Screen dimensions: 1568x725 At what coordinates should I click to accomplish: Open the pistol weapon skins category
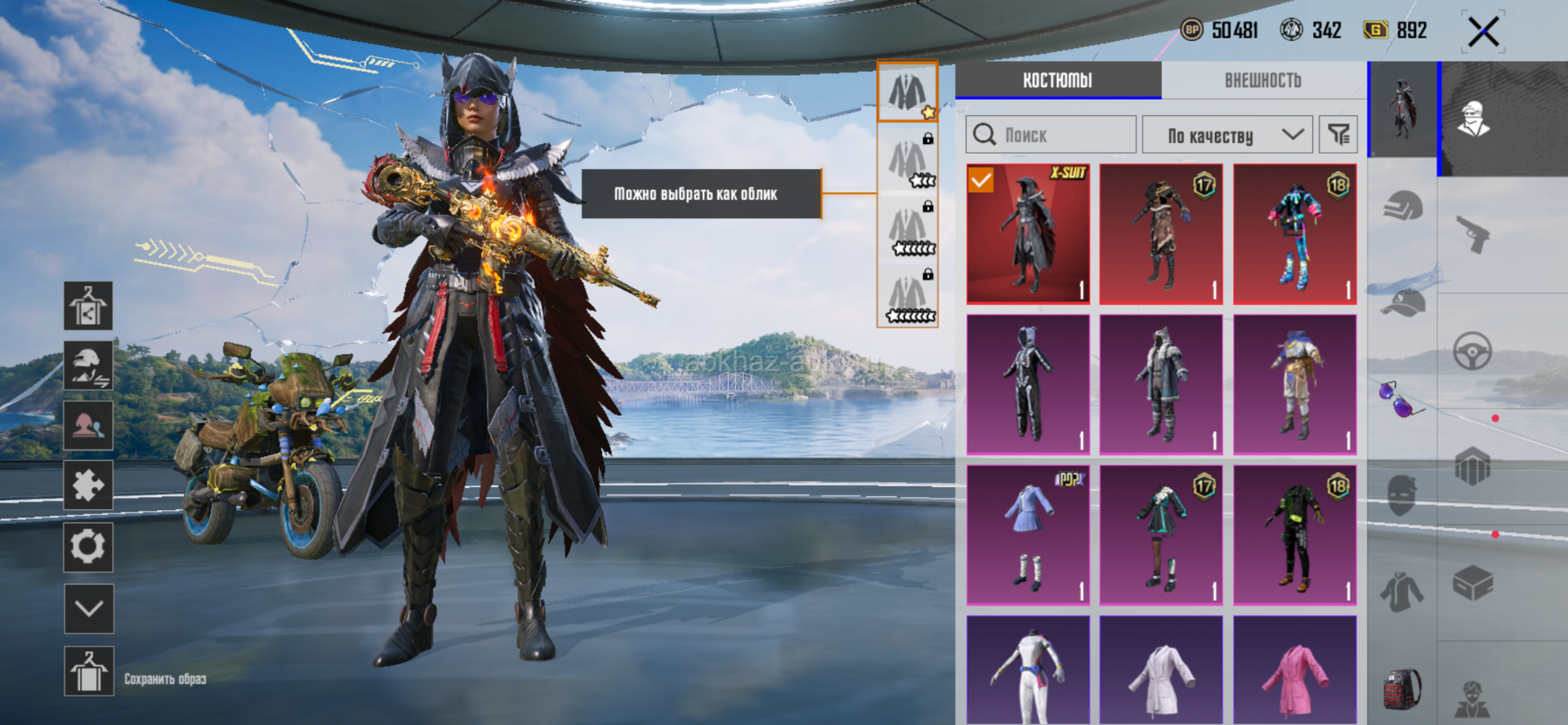click(x=1473, y=235)
